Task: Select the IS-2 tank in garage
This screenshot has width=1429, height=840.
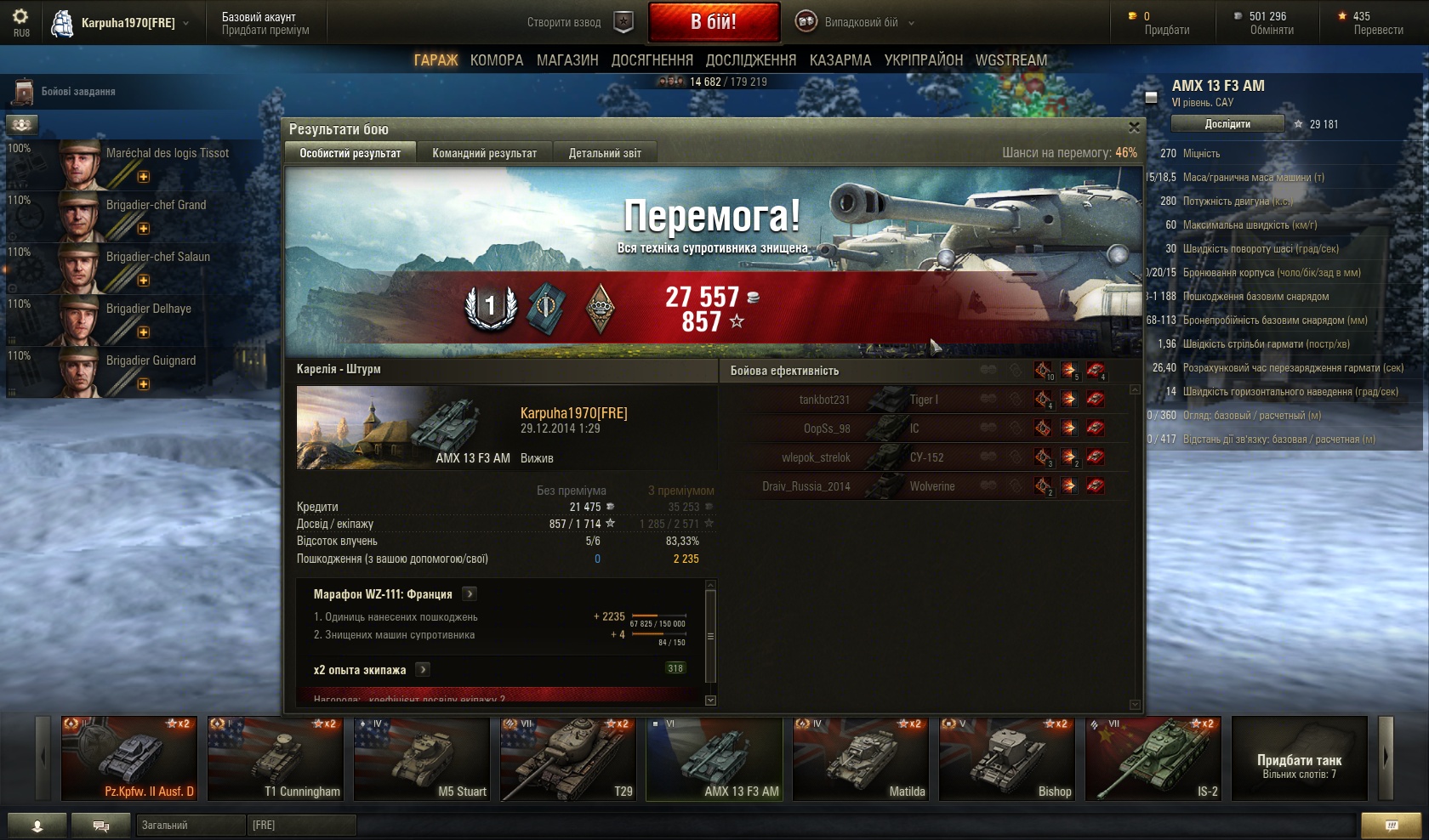Action: click(1153, 758)
